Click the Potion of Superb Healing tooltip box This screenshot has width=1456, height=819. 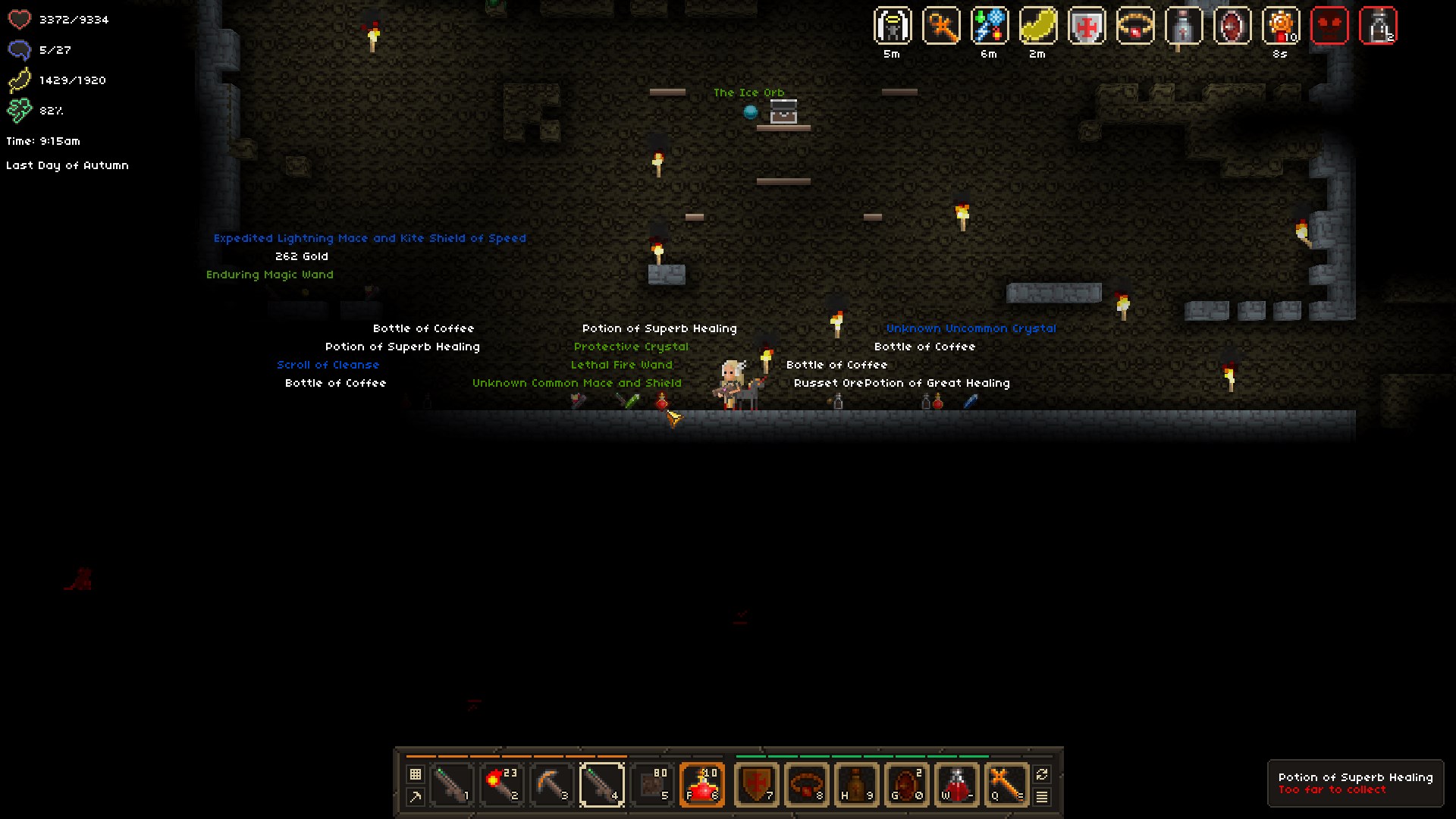(1357, 783)
